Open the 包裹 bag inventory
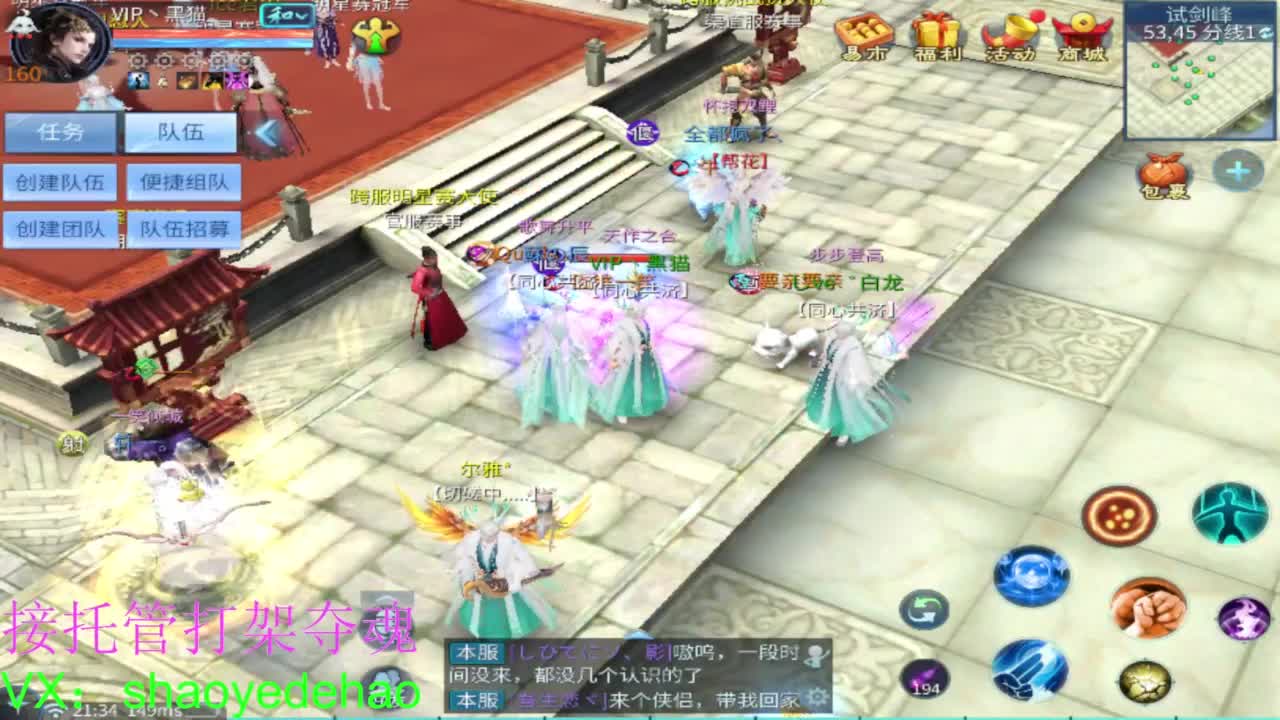Screen dimensions: 1280x720 click(1162, 170)
